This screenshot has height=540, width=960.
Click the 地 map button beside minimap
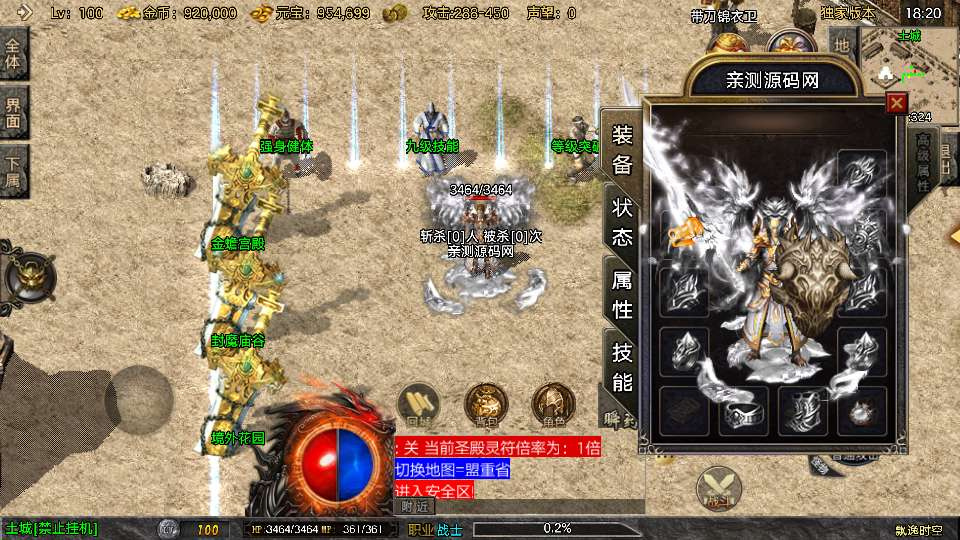click(842, 44)
